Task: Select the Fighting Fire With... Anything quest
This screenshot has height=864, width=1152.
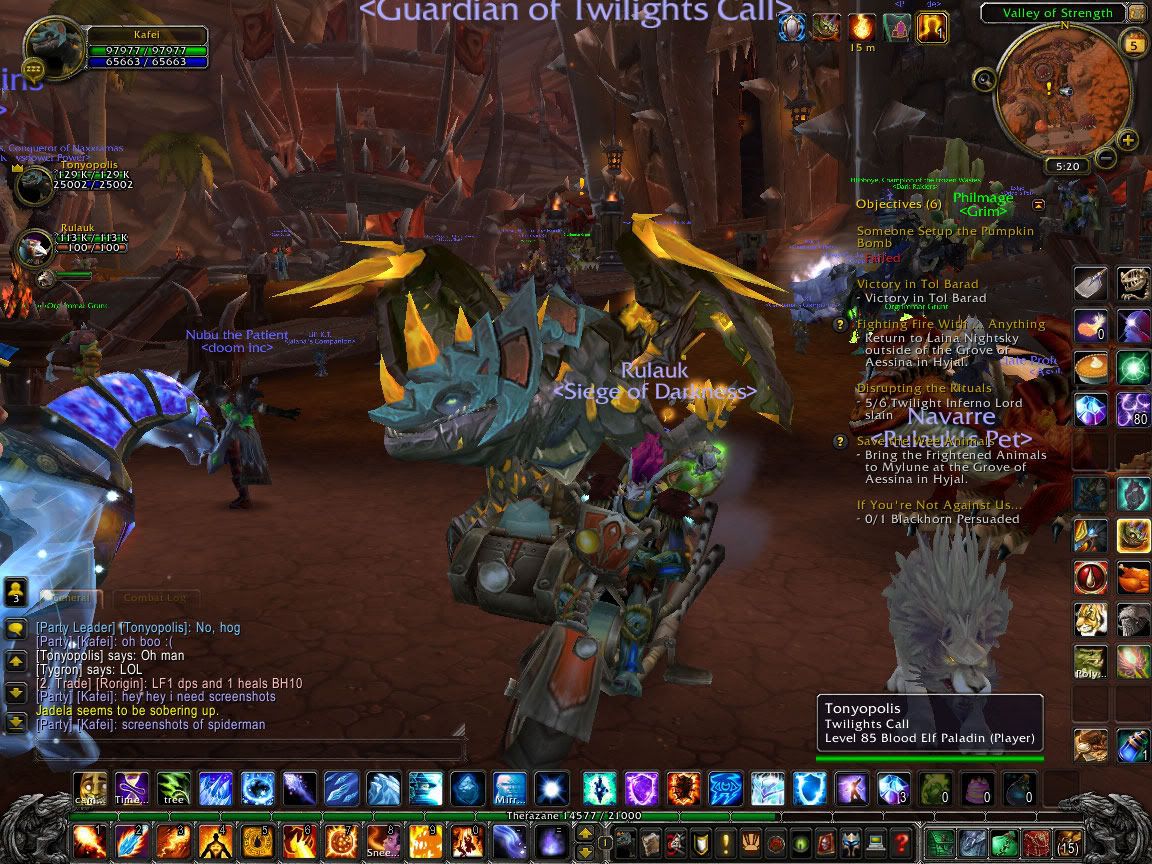Action: (x=950, y=324)
